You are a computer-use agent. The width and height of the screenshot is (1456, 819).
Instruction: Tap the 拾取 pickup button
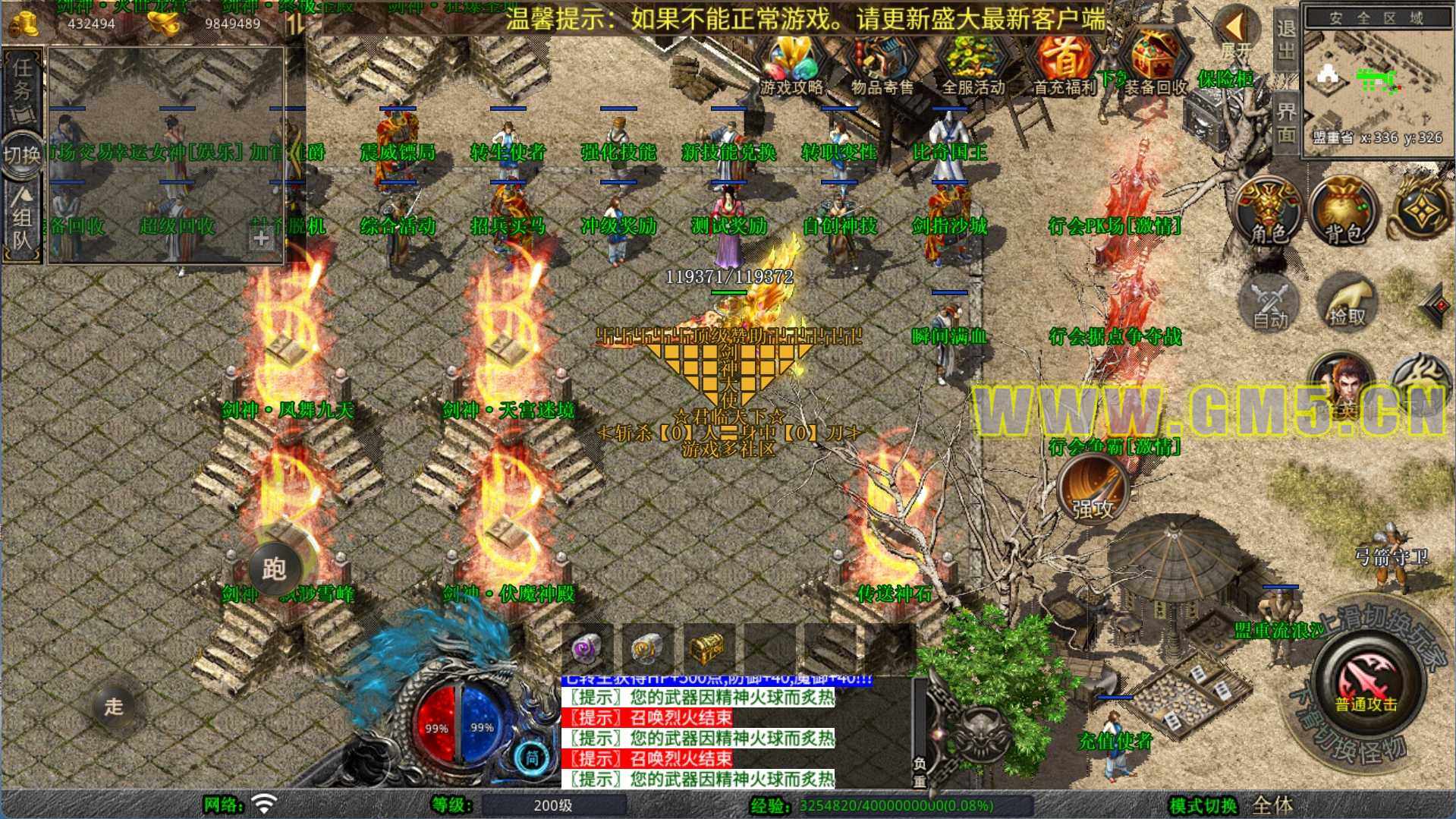pos(1347,302)
